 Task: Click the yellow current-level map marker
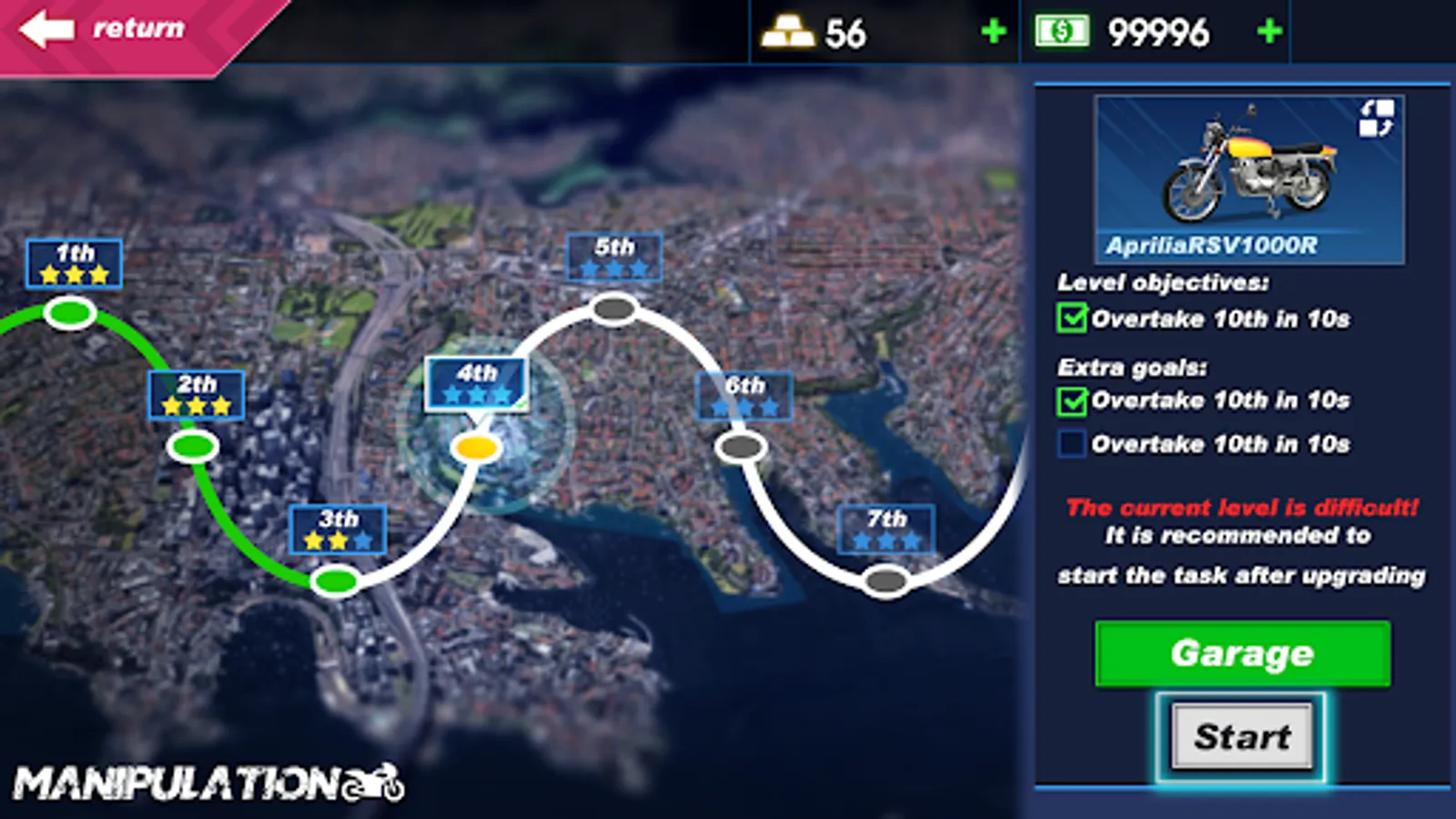[x=477, y=447]
